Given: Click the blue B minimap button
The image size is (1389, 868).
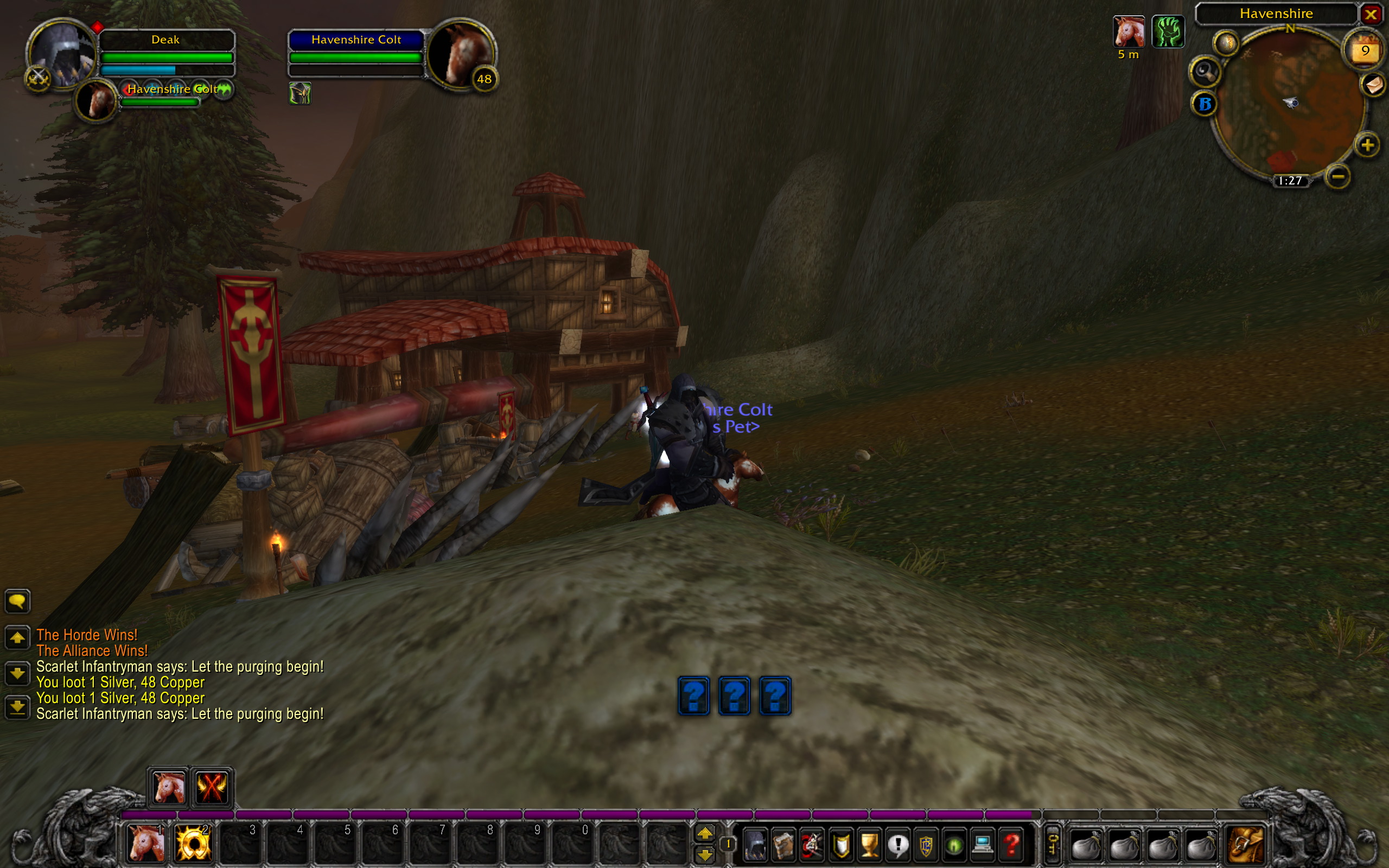Looking at the screenshot, I should point(1205,104).
